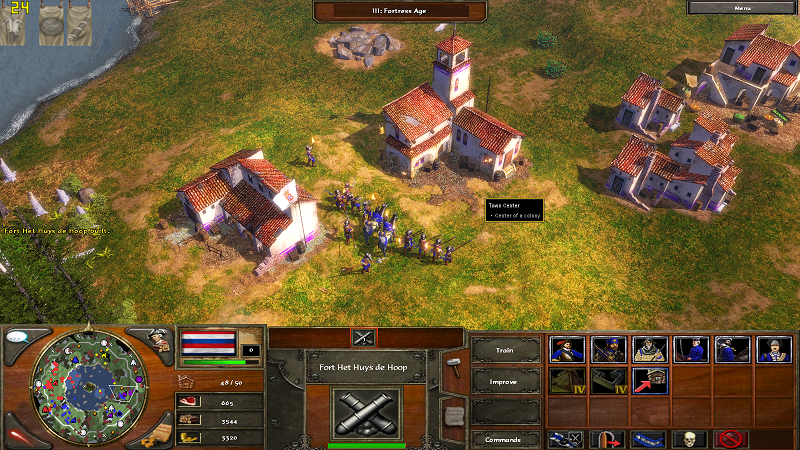
Task: Select the Train command row
Action: click(506, 349)
